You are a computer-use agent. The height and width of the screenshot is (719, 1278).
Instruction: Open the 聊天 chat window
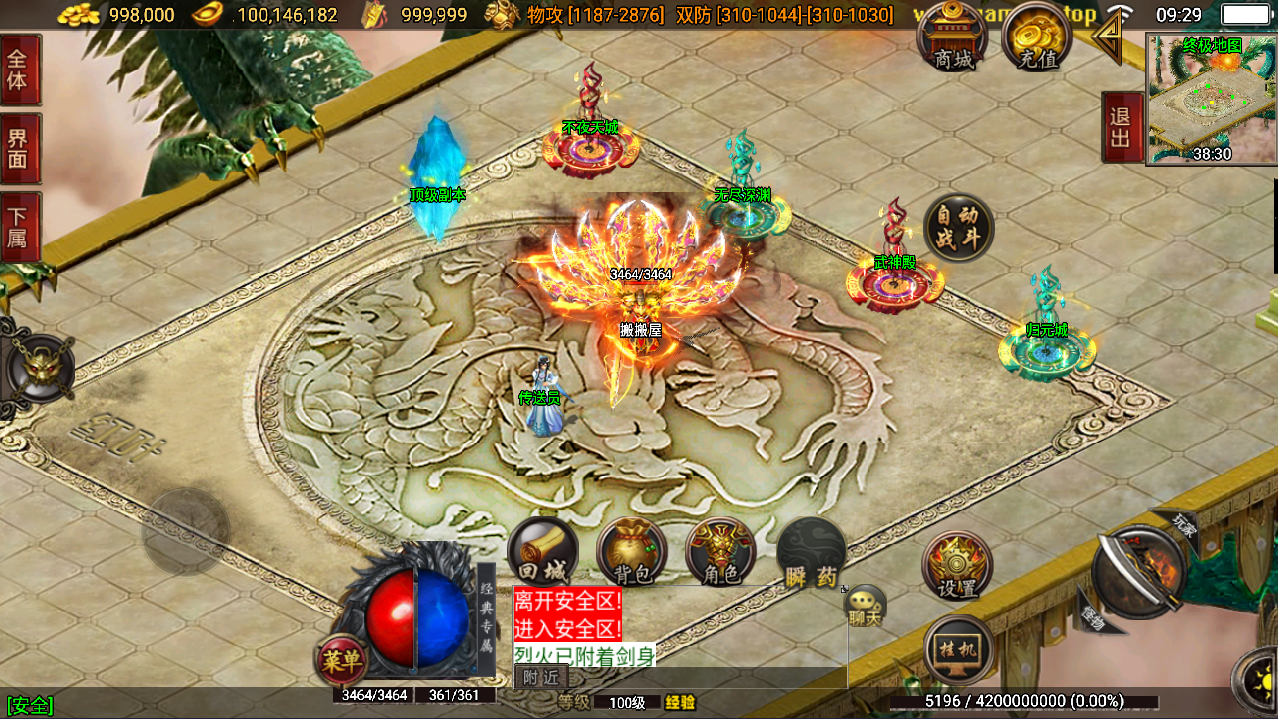(864, 606)
